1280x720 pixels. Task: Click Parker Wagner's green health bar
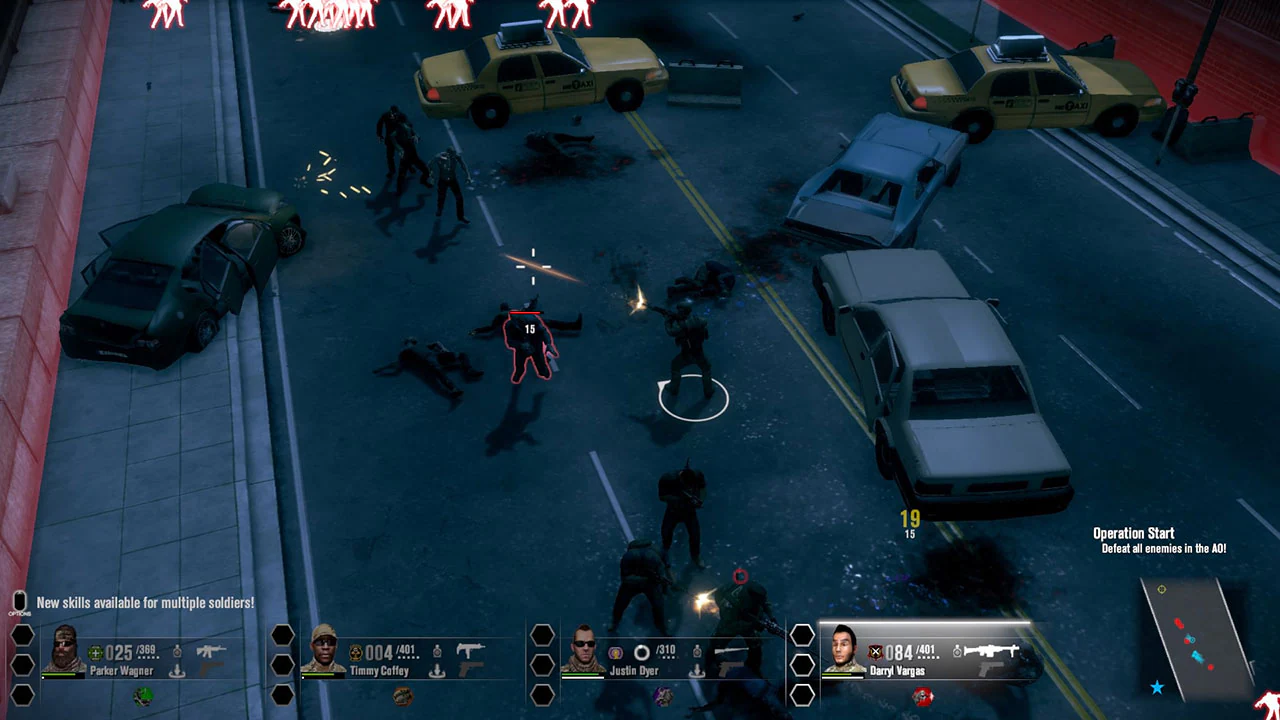pyautogui.click(x=59, y=675)
